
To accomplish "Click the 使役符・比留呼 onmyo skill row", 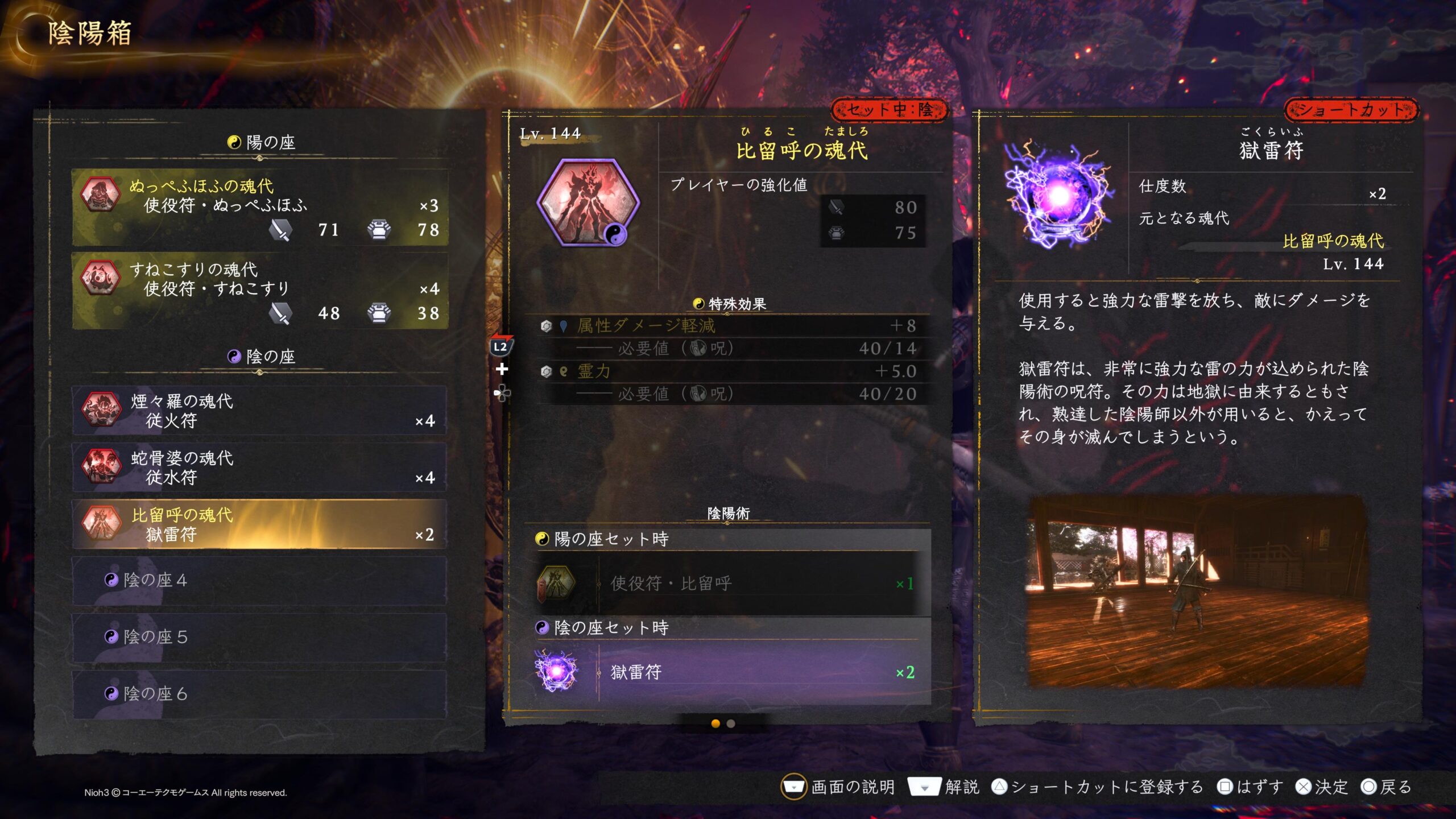I will [728, 584].
